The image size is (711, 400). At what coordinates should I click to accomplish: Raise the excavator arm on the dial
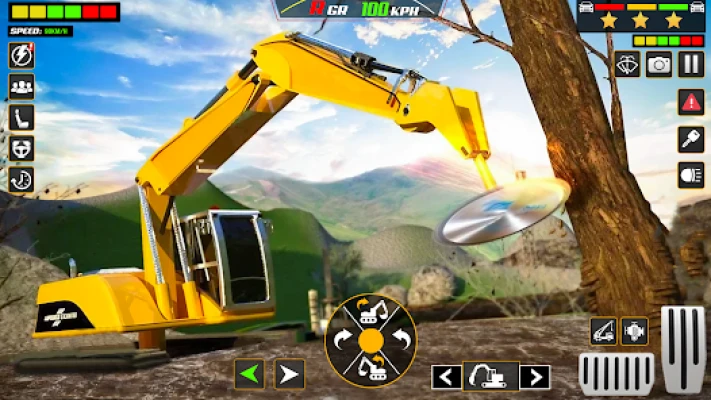coord(371,313)
